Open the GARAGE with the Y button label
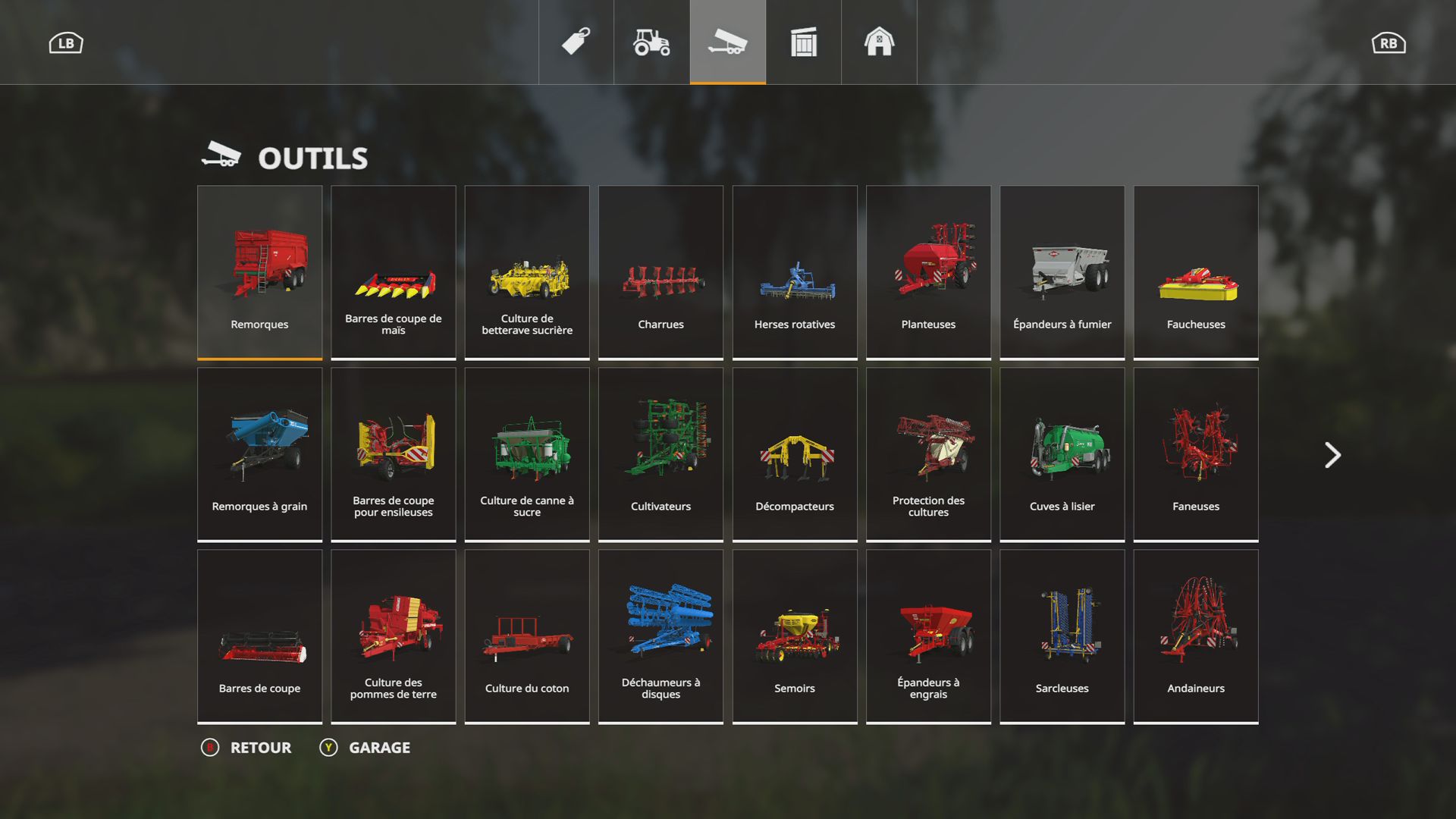The image size is (1456, 819). coord(378,747)
